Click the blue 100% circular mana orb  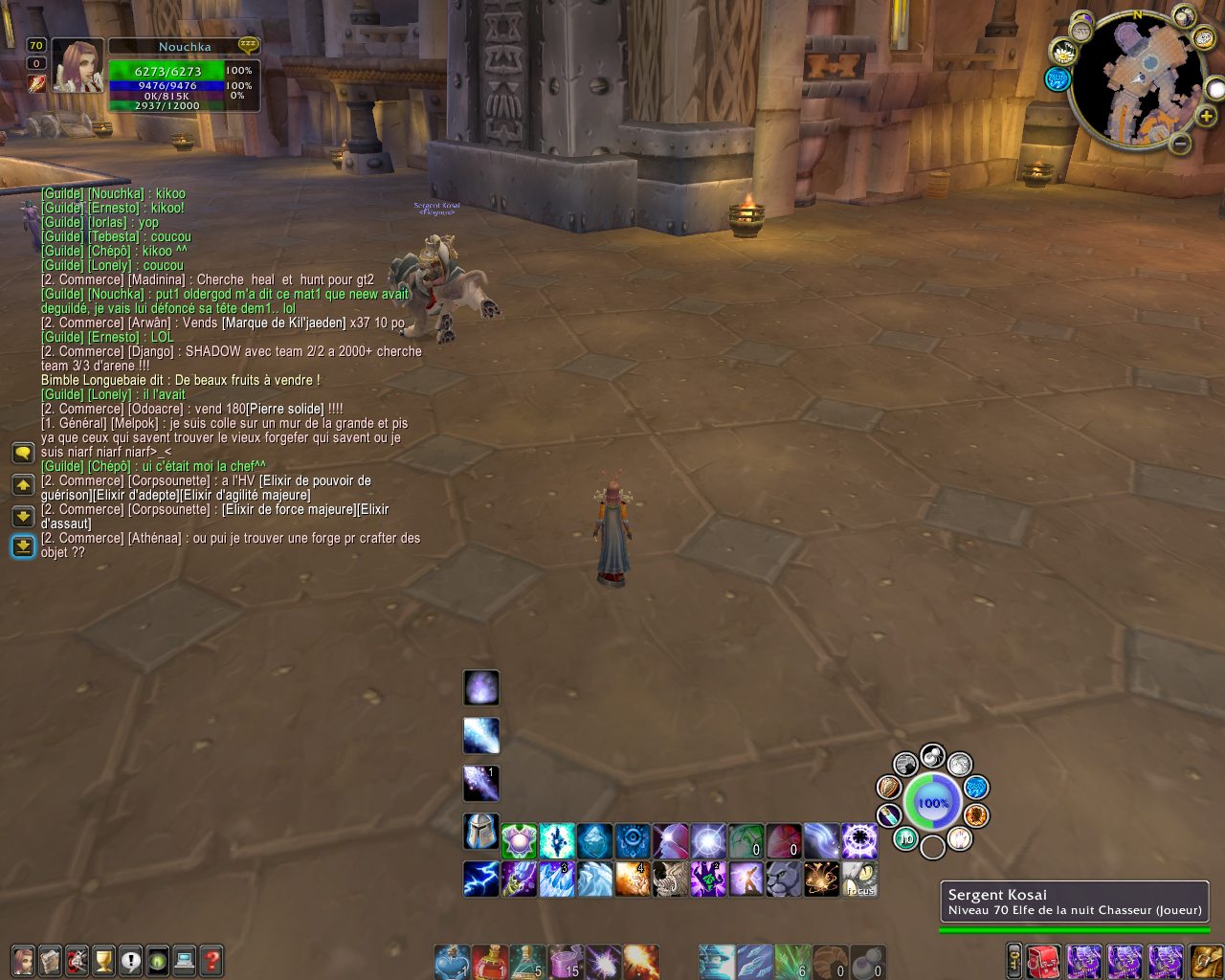coord(932,802)
